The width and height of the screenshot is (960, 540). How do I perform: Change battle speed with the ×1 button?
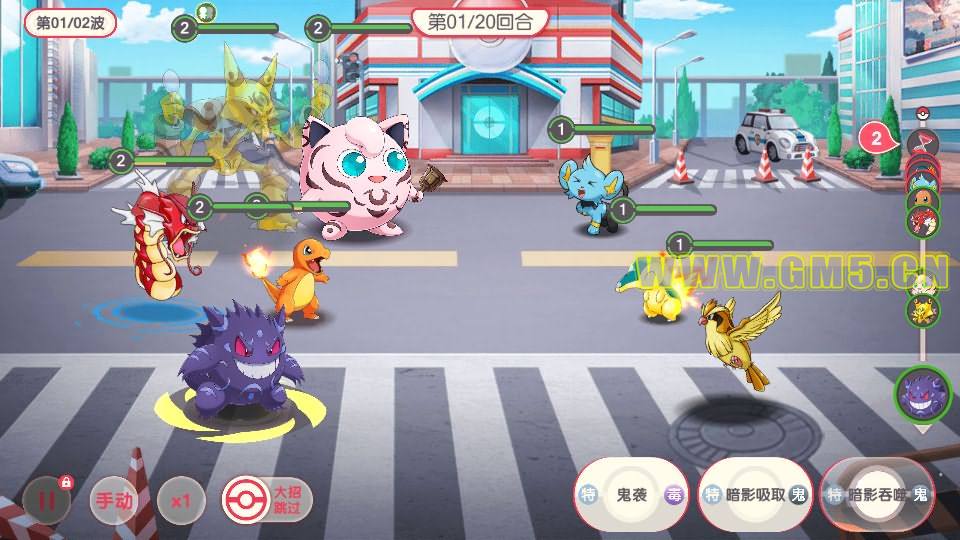point(181,499)
